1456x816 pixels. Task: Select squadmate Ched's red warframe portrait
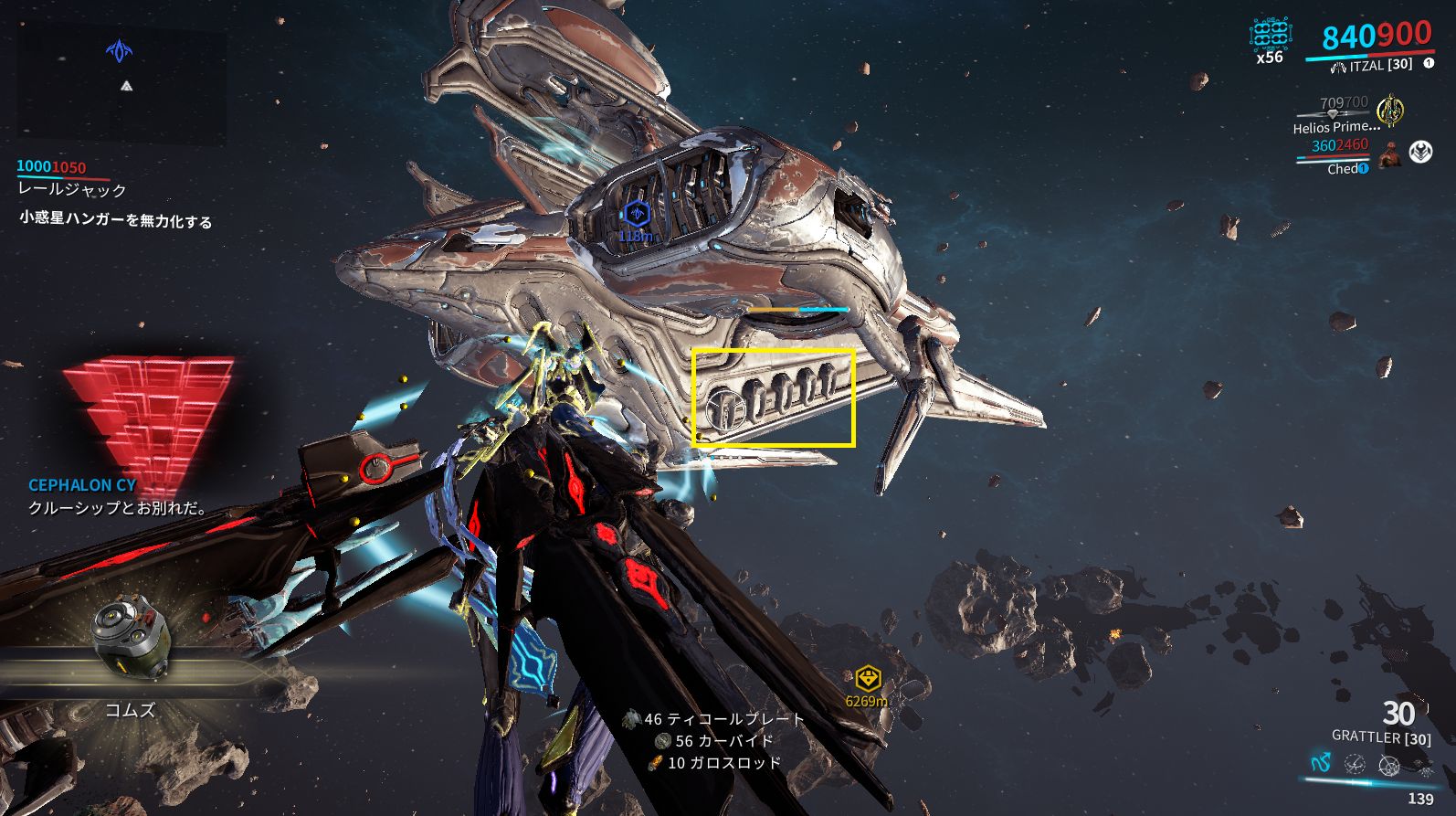[1389, 154]
